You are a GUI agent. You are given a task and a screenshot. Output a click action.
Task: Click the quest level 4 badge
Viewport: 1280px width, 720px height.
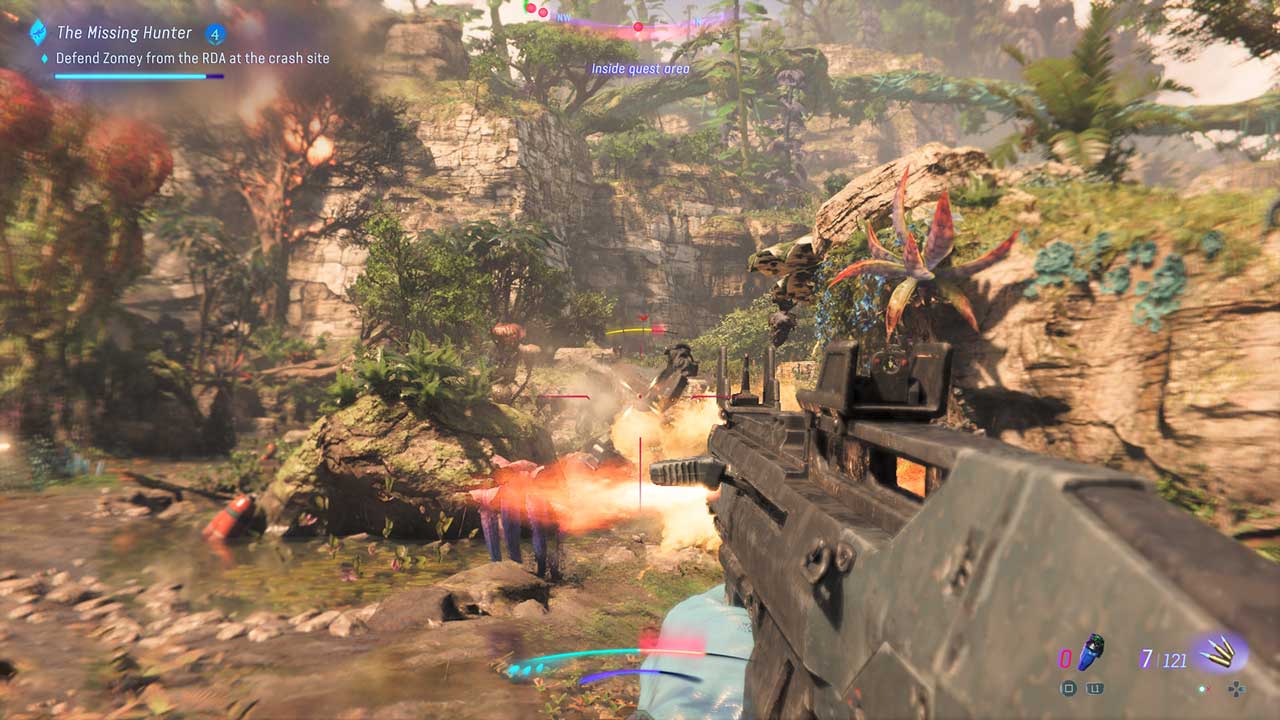(x=215, y=33)
